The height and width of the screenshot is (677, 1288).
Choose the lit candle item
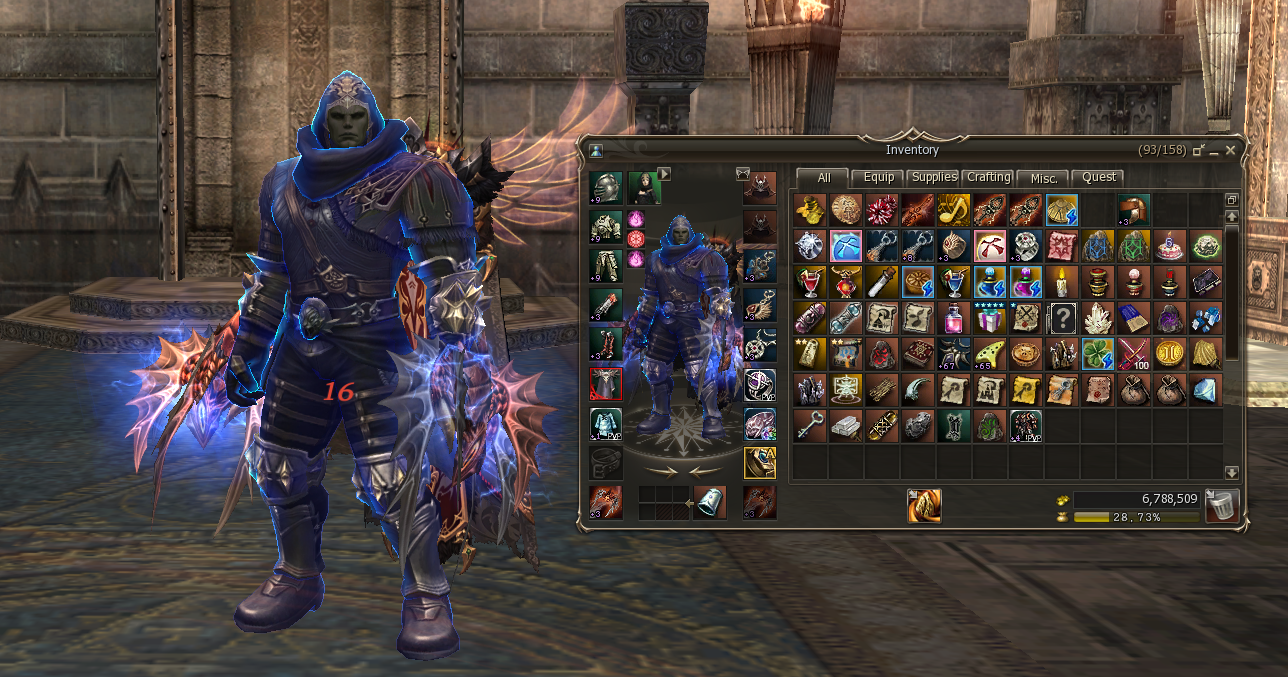(1061, 282)
